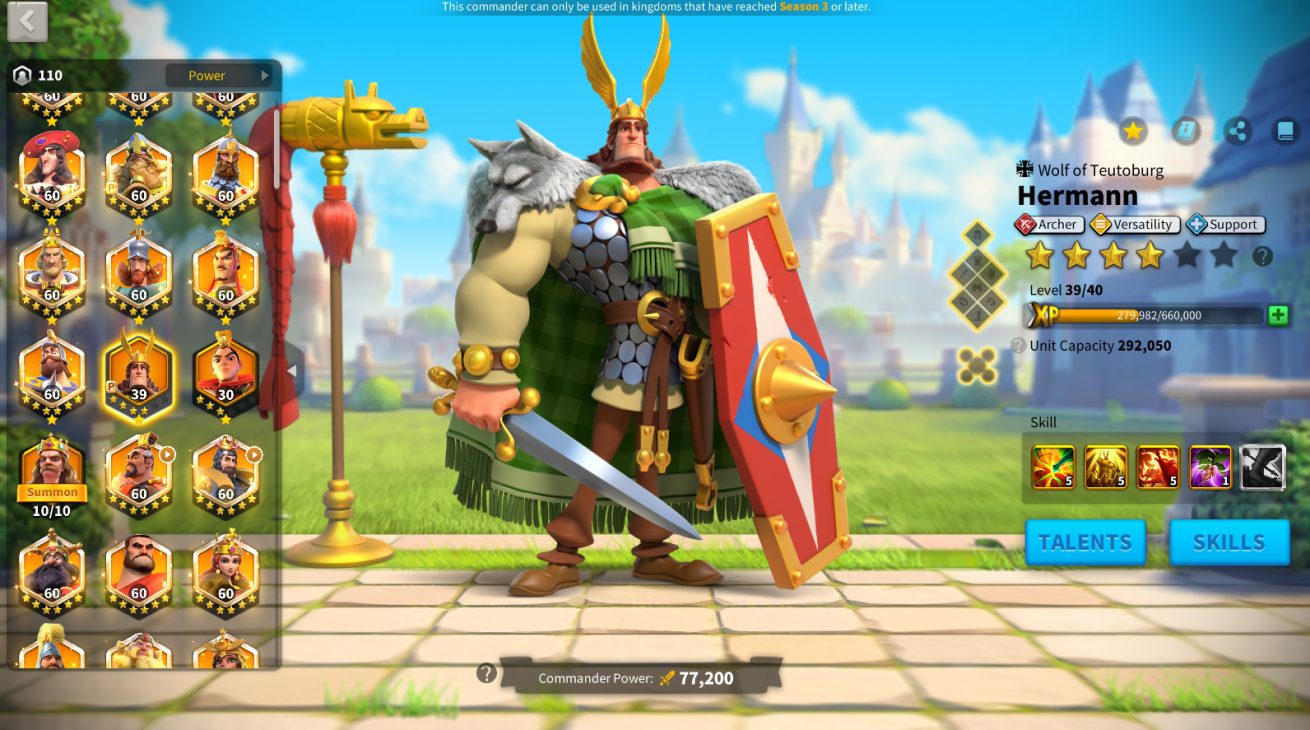
Task: View the purple level 1 skill icon
Action: coord(1210,467)
